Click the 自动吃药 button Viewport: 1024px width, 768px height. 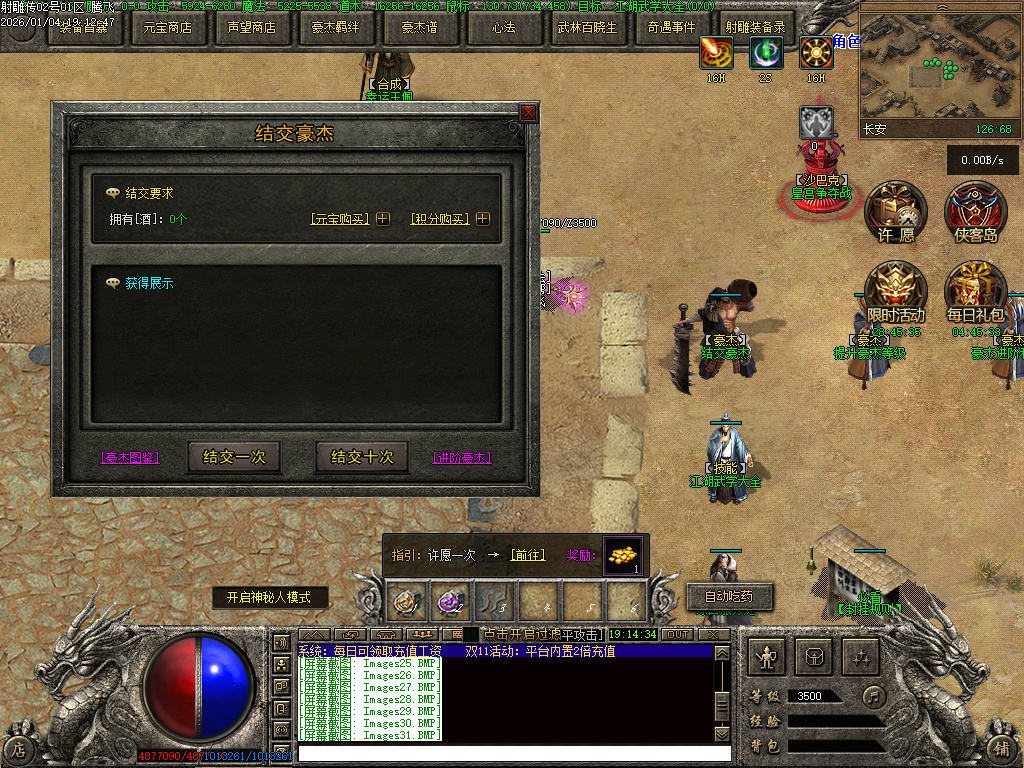[x=730, y=597]
